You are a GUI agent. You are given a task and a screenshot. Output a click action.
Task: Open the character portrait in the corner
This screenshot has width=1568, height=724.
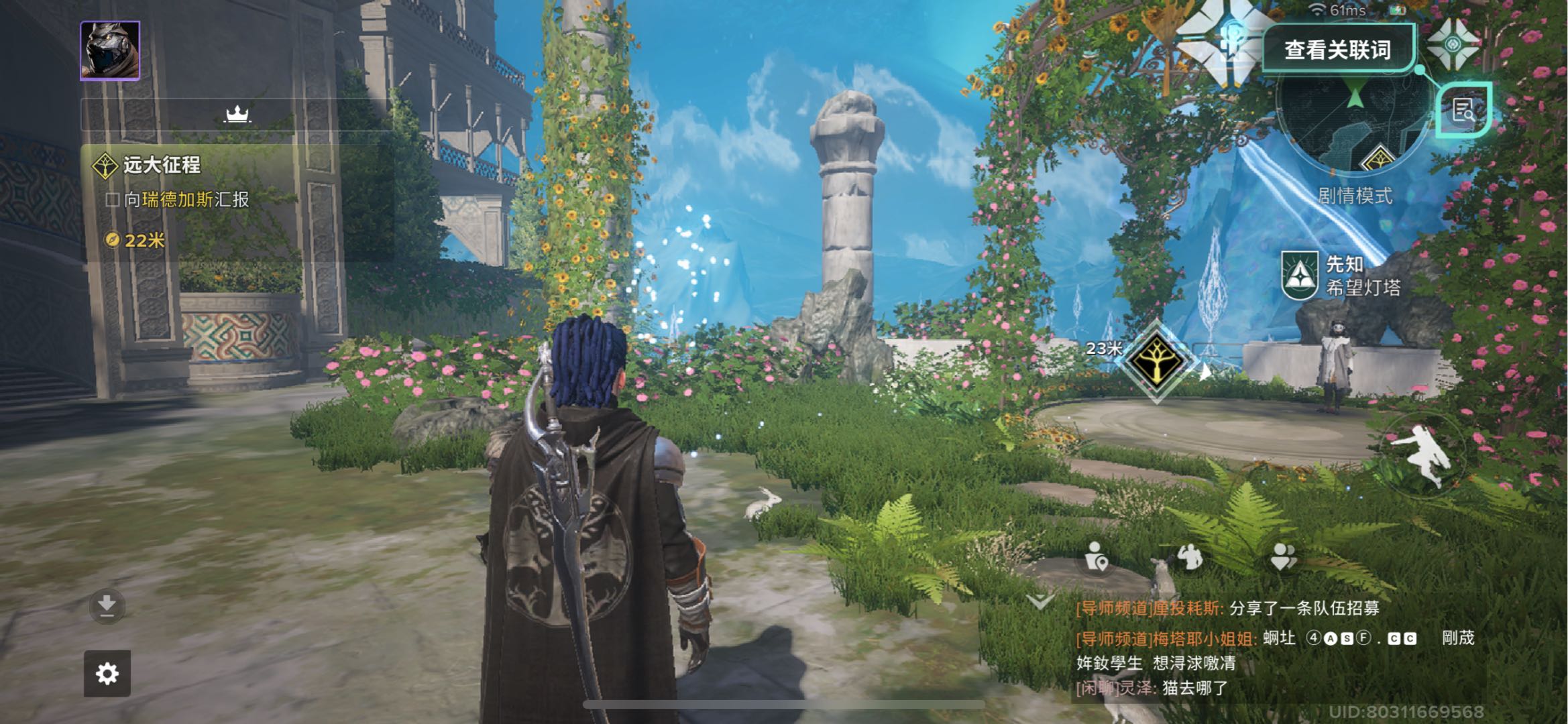pyautogui.click(x=110, y=51)
